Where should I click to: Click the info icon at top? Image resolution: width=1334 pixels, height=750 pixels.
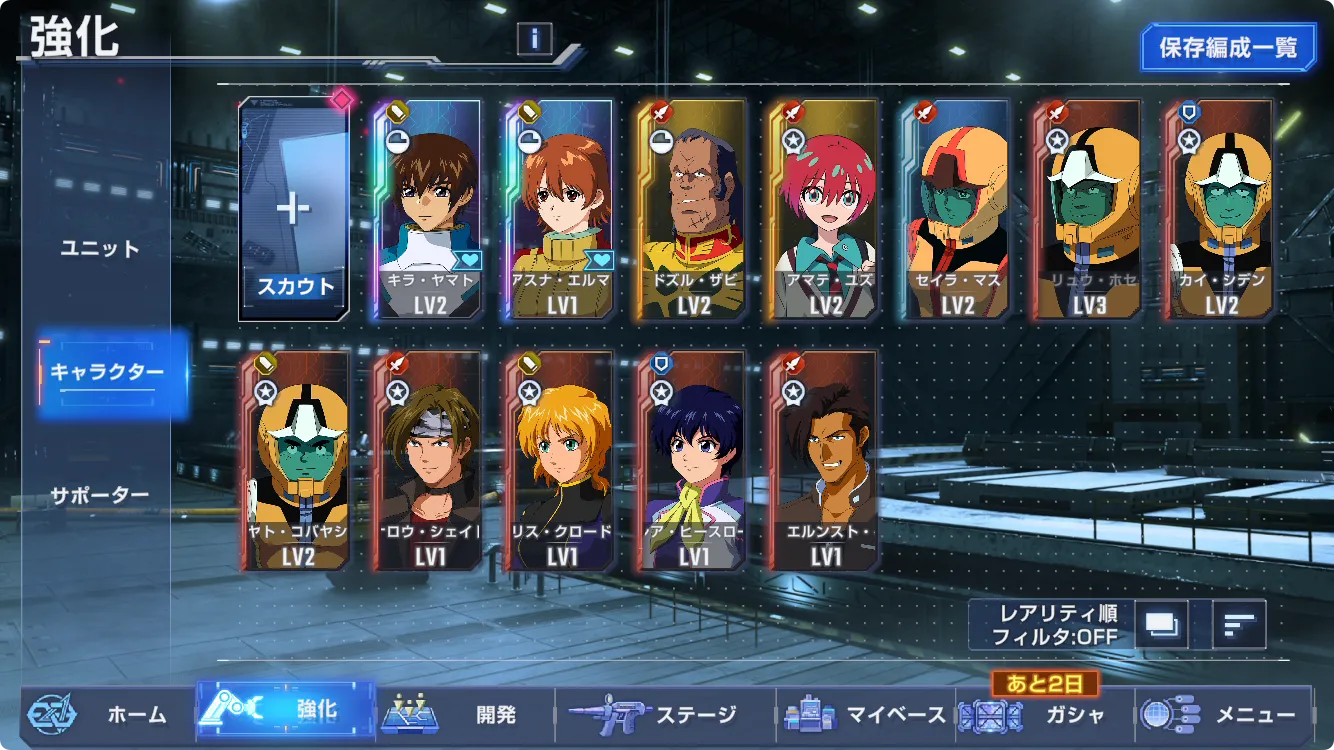click(535, 39)
